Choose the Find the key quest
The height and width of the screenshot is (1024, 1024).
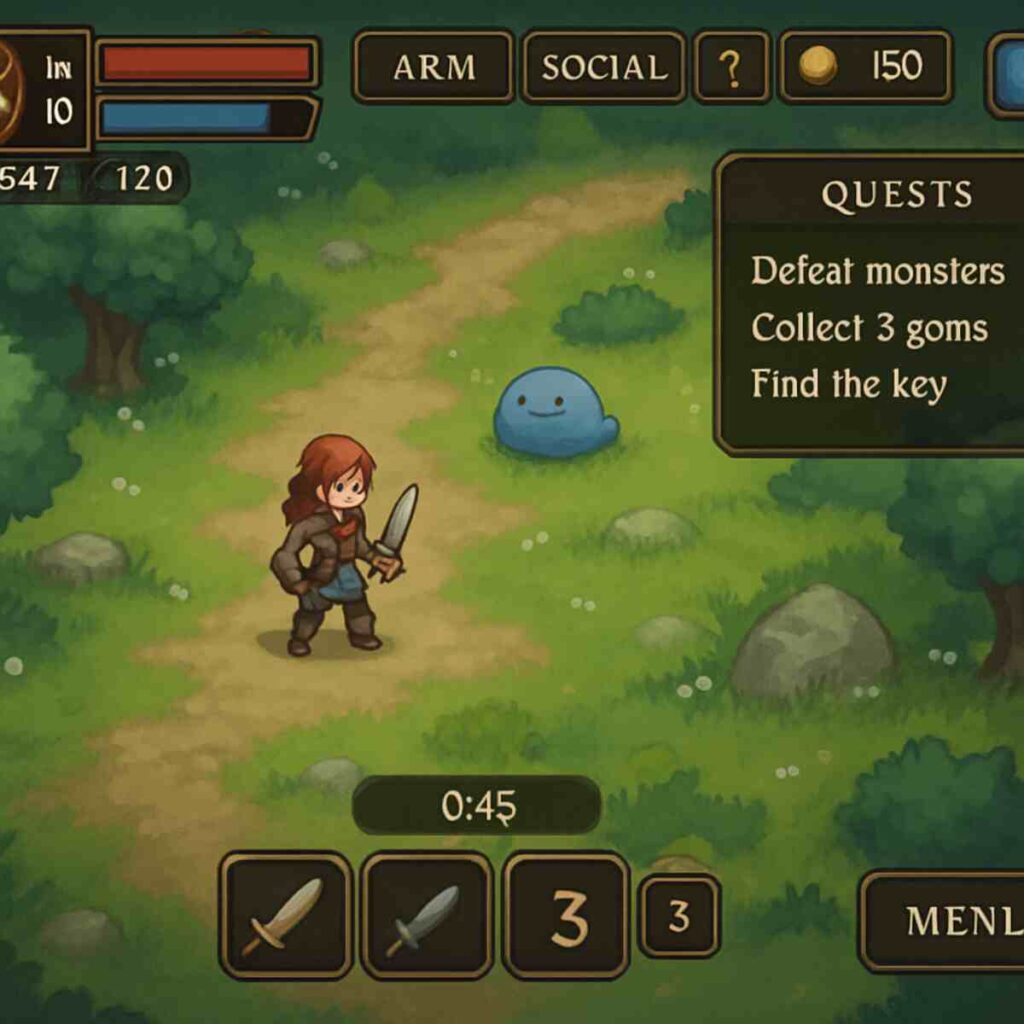pos(848,384)
